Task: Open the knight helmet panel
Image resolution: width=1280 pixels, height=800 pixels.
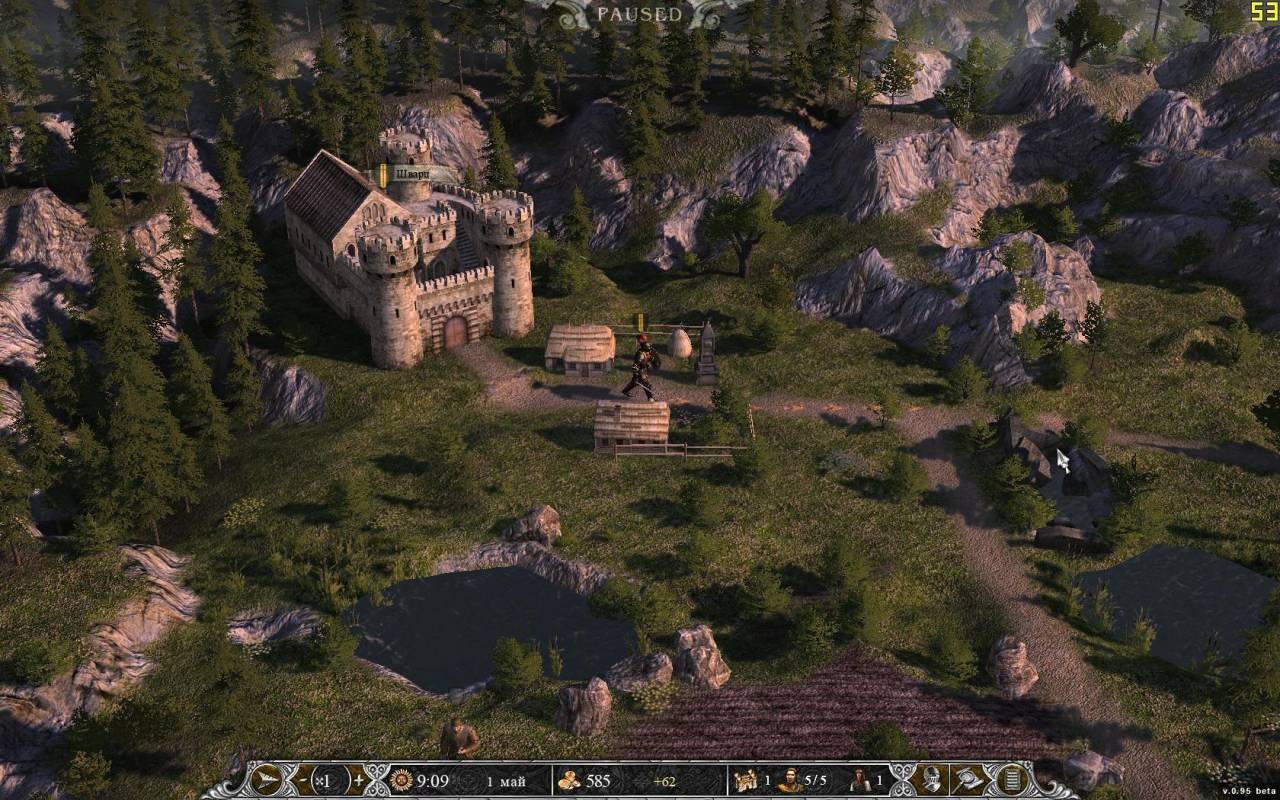Action: 931,780
